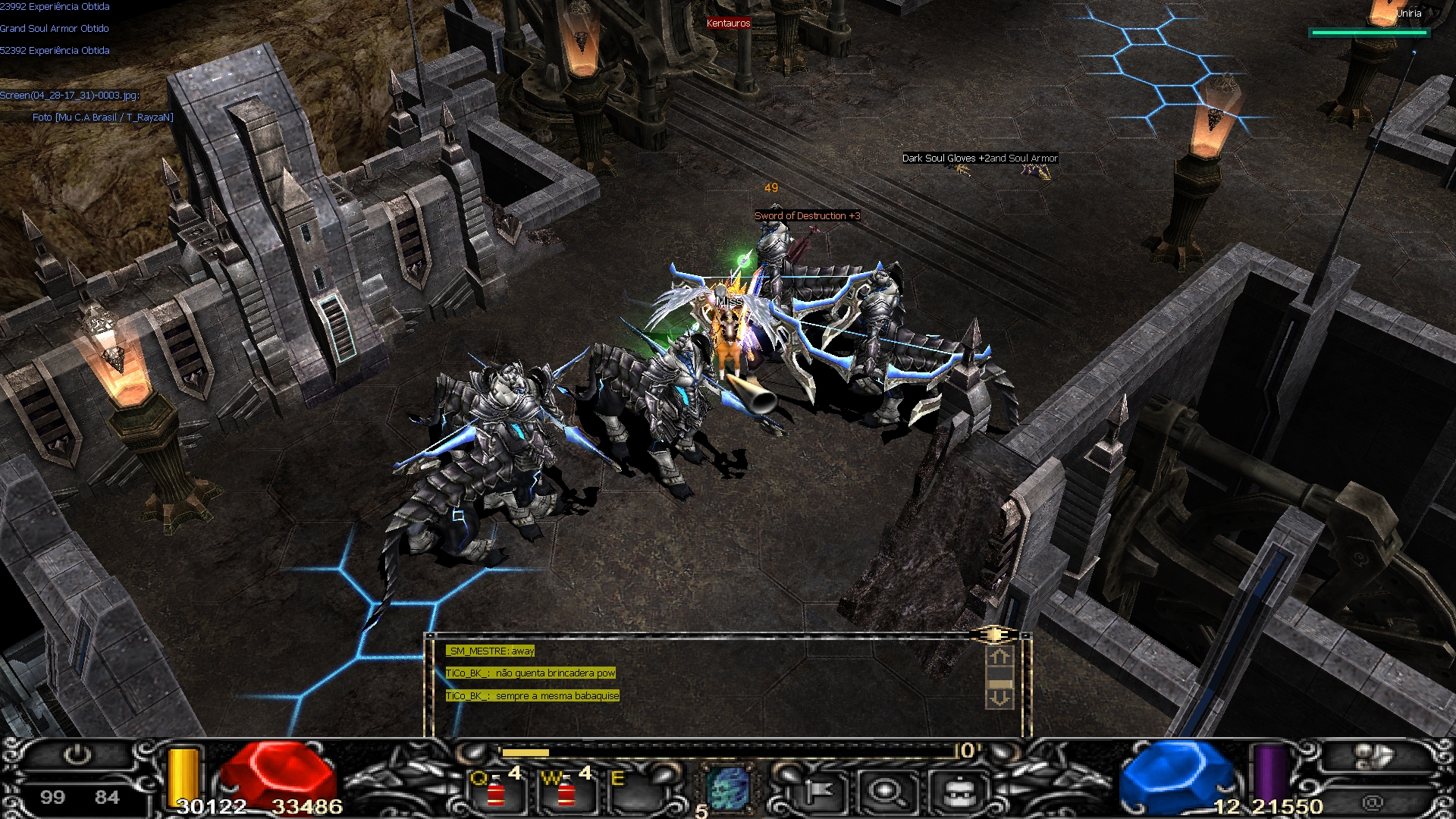This screenshot has width=1456, height=819.
Task: Use the red potion in W slot
Action: (x=566, y=793)
